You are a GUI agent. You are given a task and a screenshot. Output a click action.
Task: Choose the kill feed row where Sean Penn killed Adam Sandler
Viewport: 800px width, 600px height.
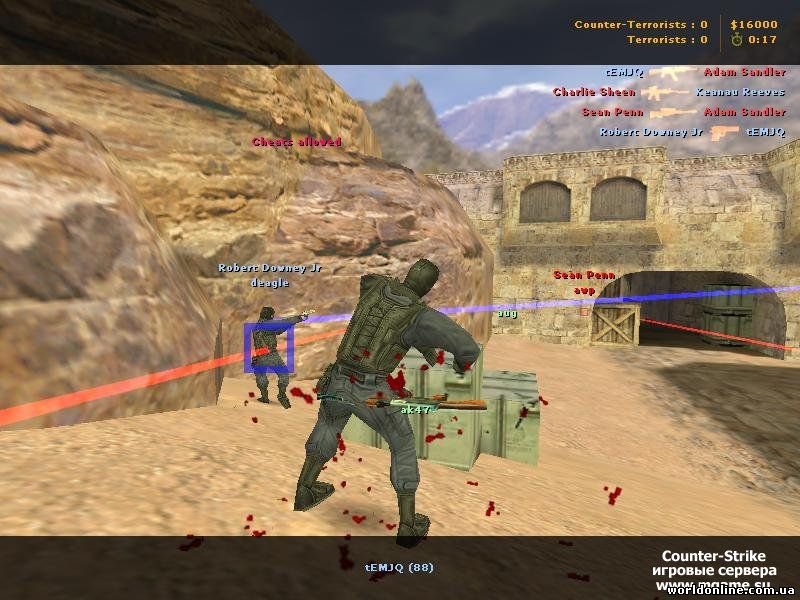[683, 112]
